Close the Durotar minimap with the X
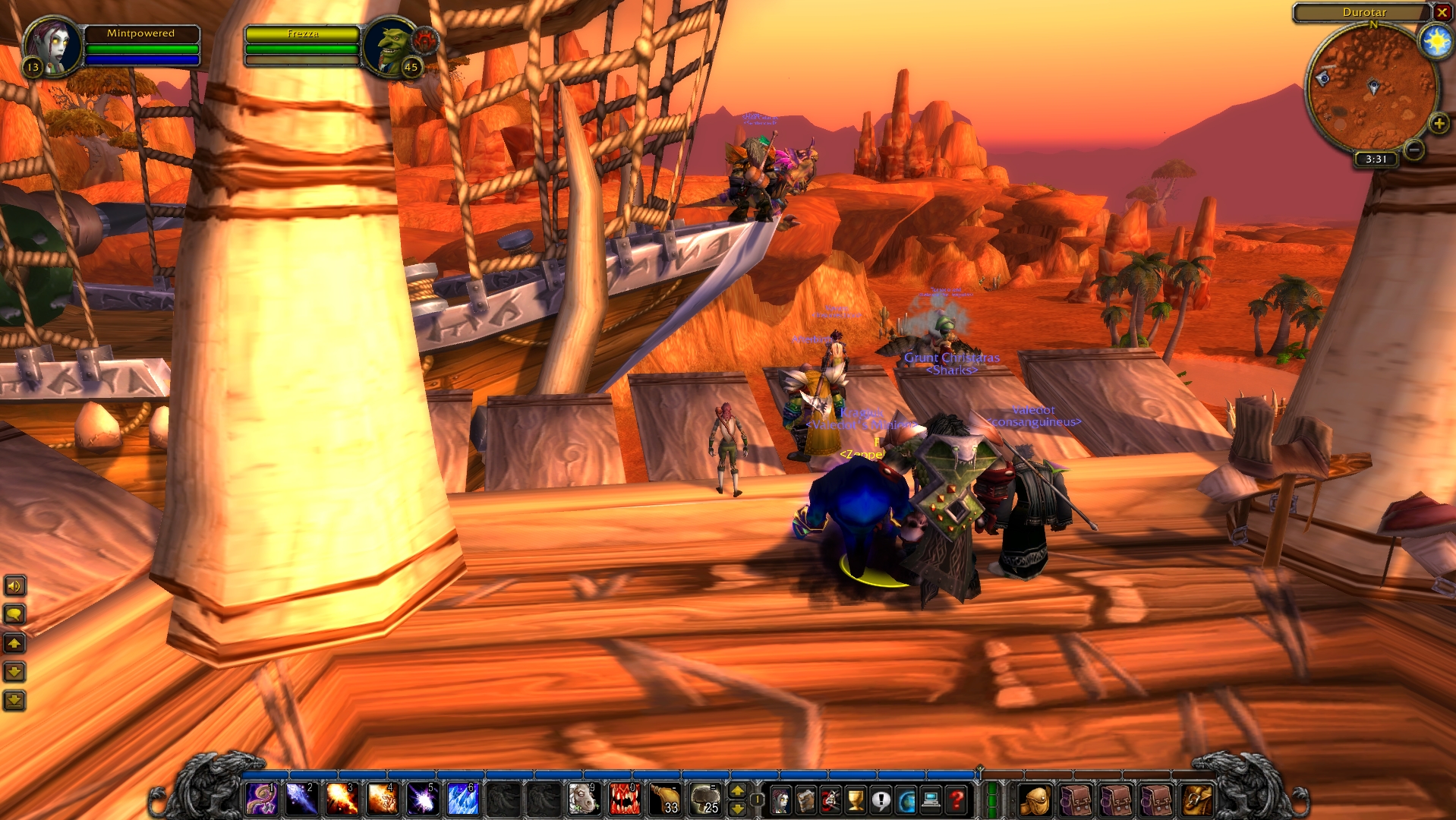Image resolution: width=1456 pixels, height=820 pixels. [1442, 12]
